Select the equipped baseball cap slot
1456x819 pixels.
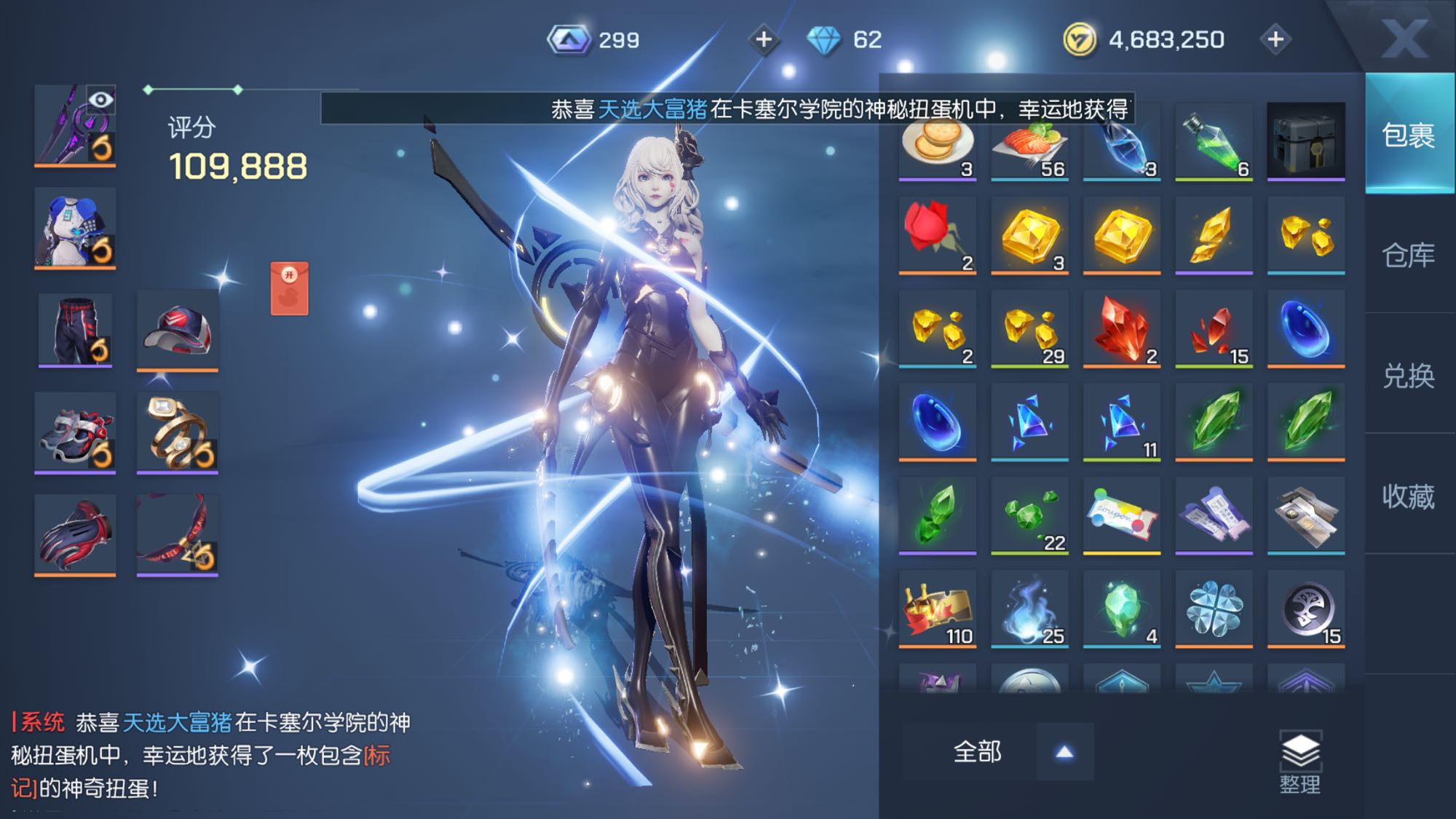point(178,331)
